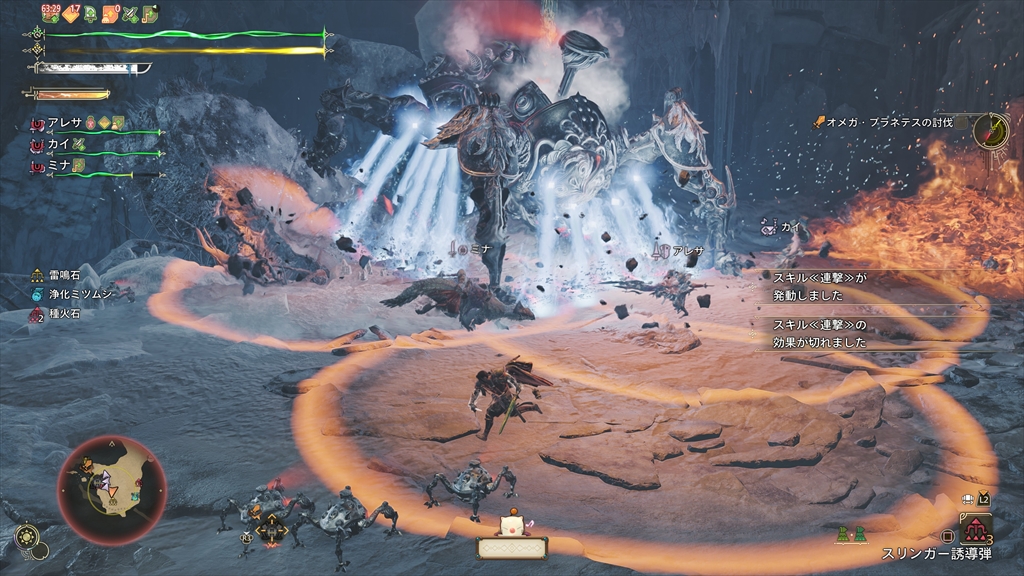This screenshot has height=576, width=1024.
Task: Click the item pouch scroll at bottom center
Action: [x=512, y=547]
